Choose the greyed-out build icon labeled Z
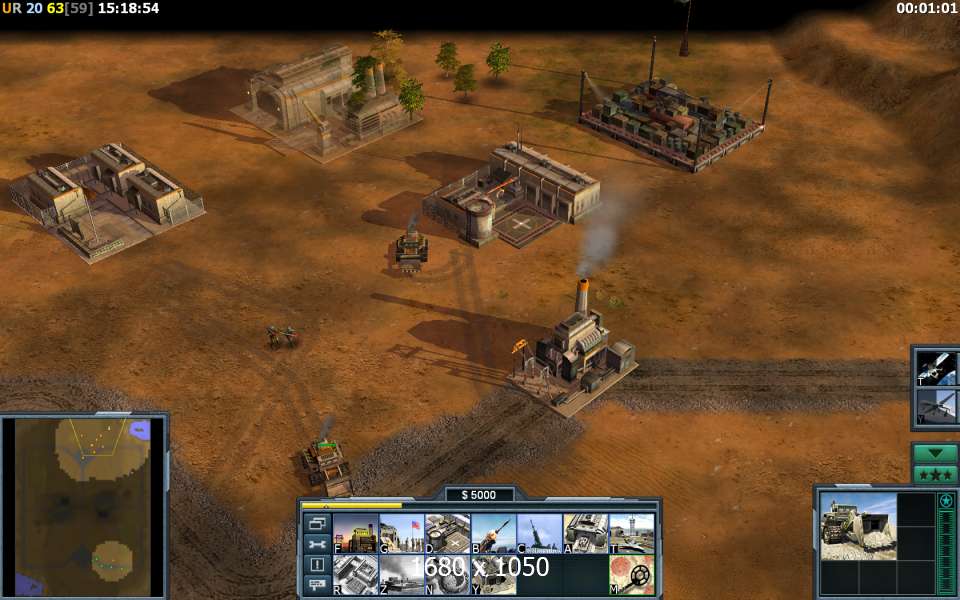This screenshot has width=960, height=600. pos(401,575)
